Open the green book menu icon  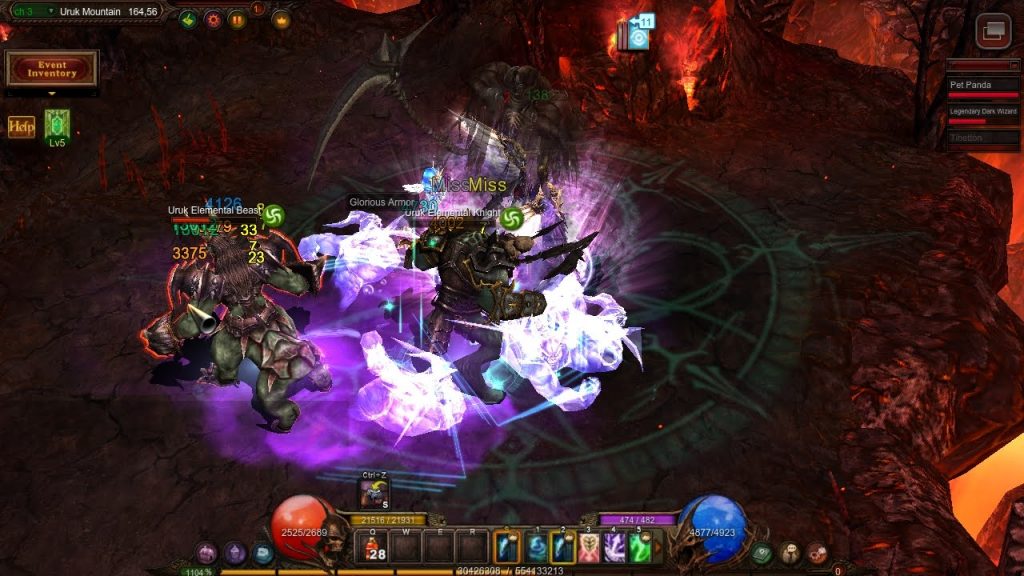pyautogui.click(x=762, y=552)
